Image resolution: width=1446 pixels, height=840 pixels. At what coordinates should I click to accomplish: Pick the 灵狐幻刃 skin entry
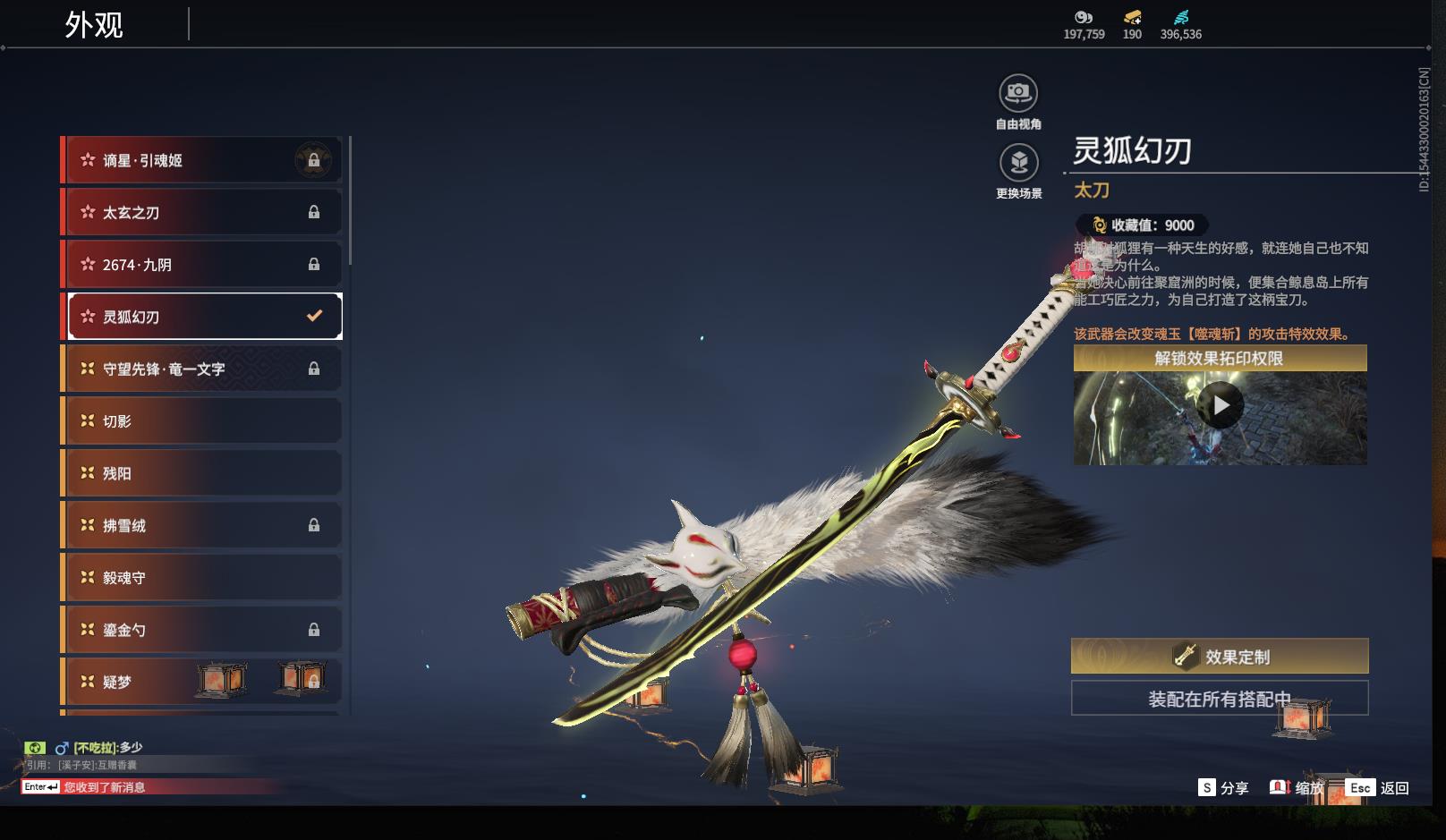pyautogui.click(x=204, y=317)
